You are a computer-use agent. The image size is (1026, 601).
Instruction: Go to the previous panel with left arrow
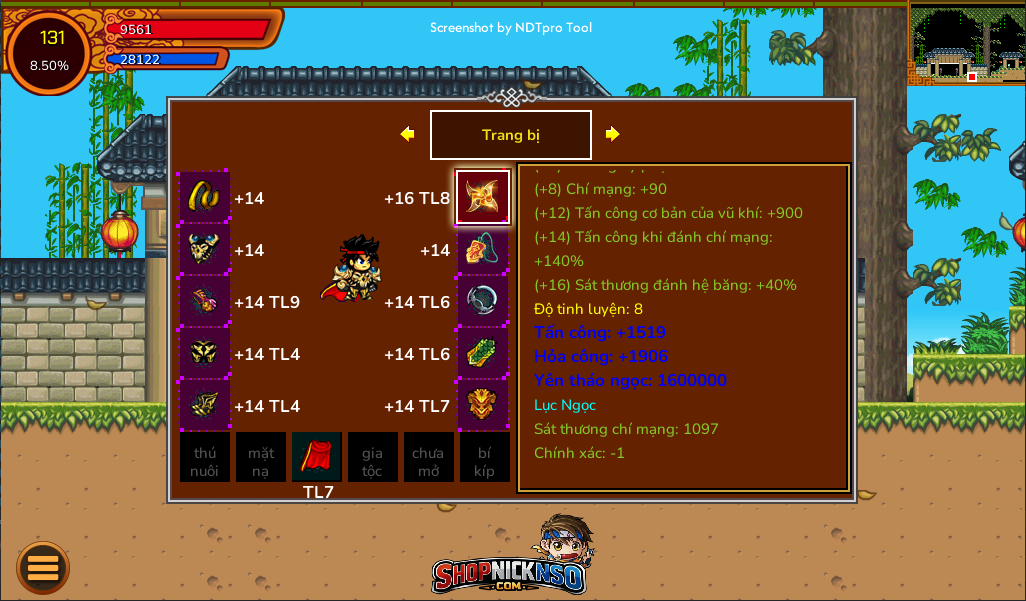click(x=407, y=134)
